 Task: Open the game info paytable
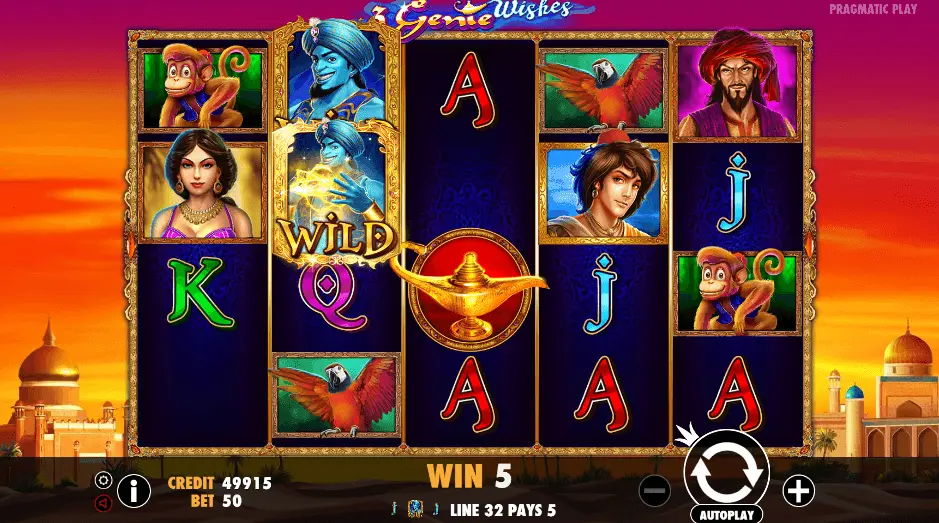(133, 490)
